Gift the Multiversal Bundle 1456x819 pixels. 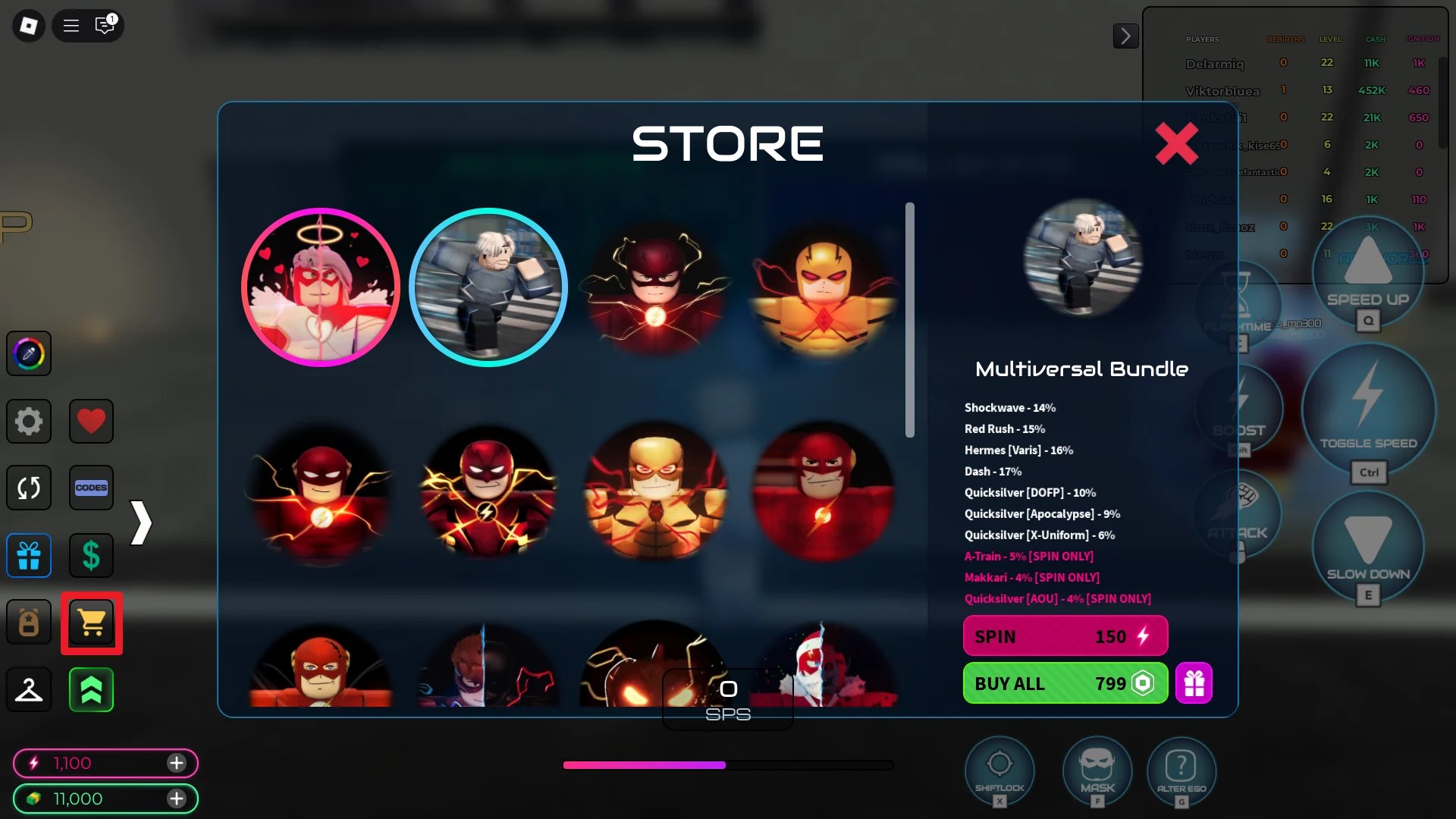1194,683
